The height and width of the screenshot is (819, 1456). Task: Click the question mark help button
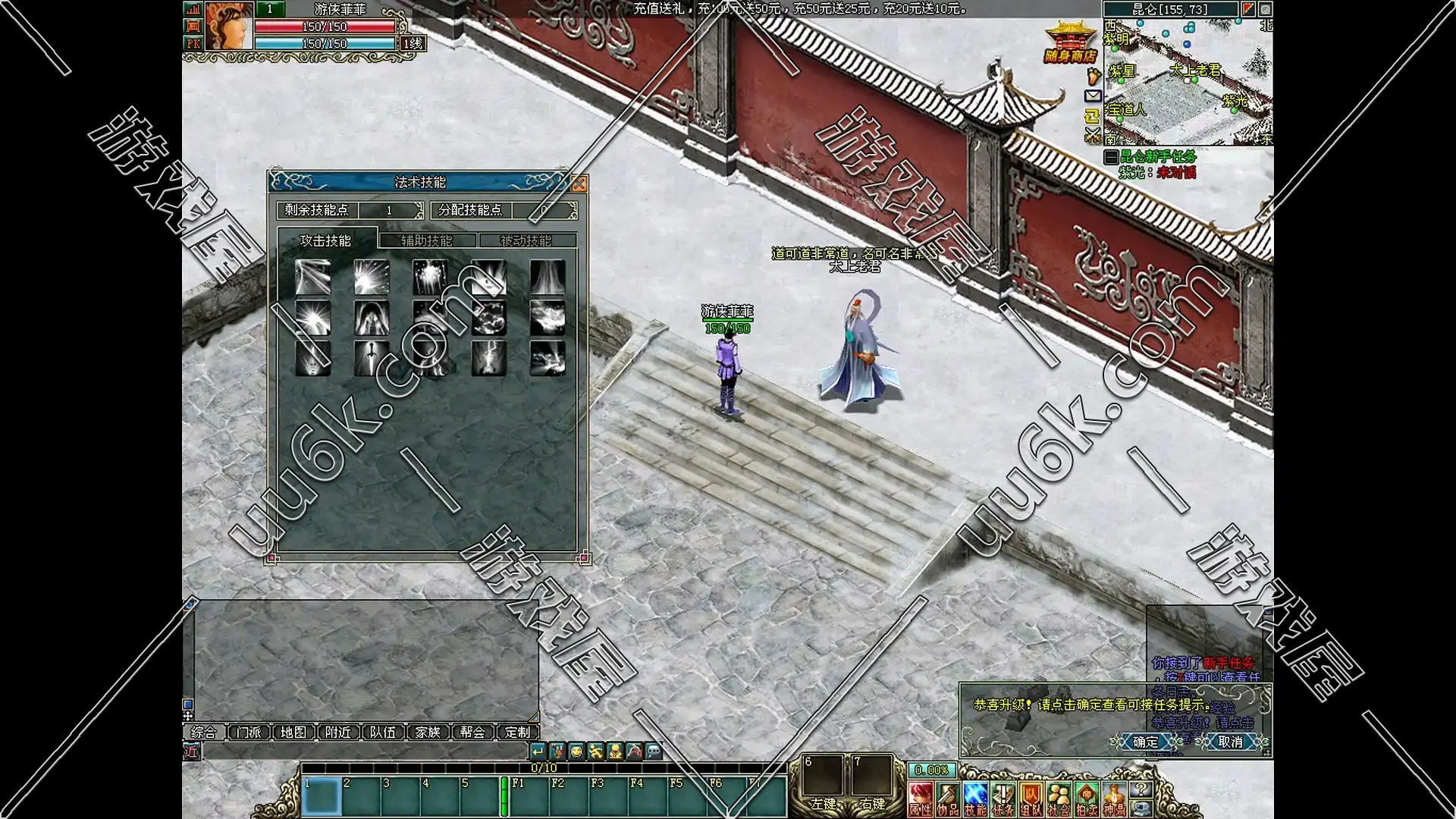[x=1140, y=789]
